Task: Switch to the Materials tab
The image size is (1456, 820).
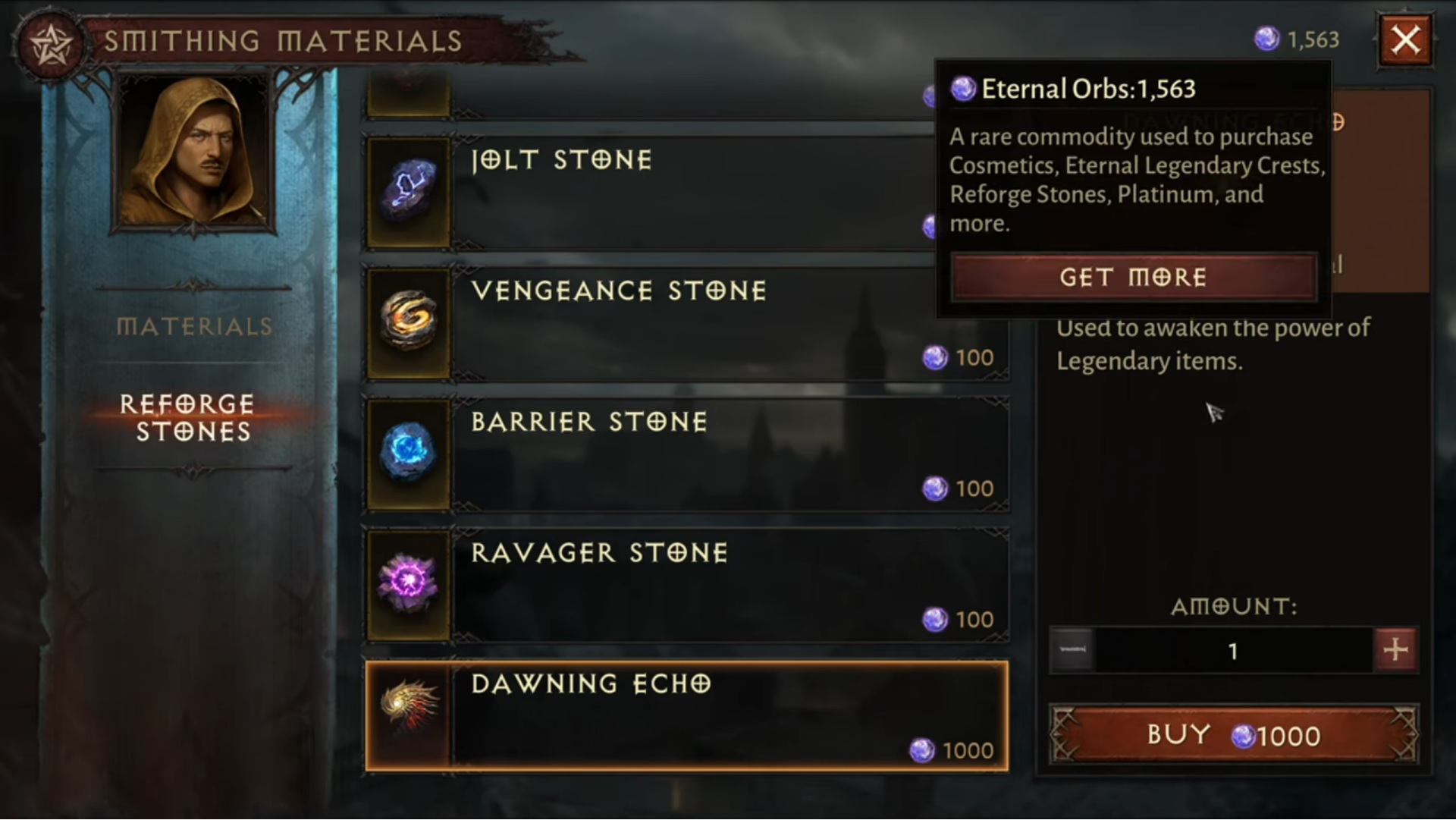Action: point(194,327)
